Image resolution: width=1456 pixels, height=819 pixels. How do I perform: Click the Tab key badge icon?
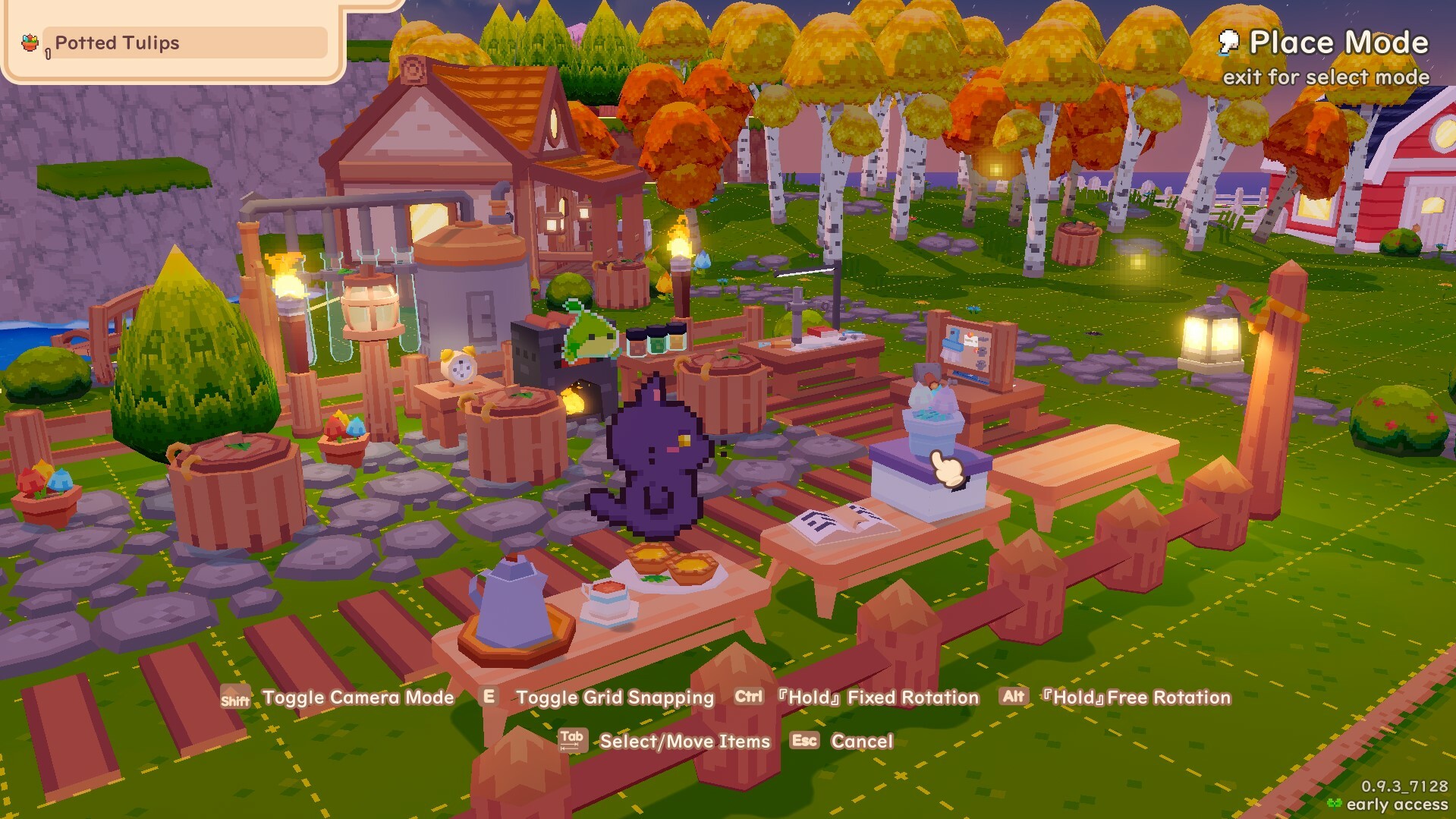pos(573,741)
